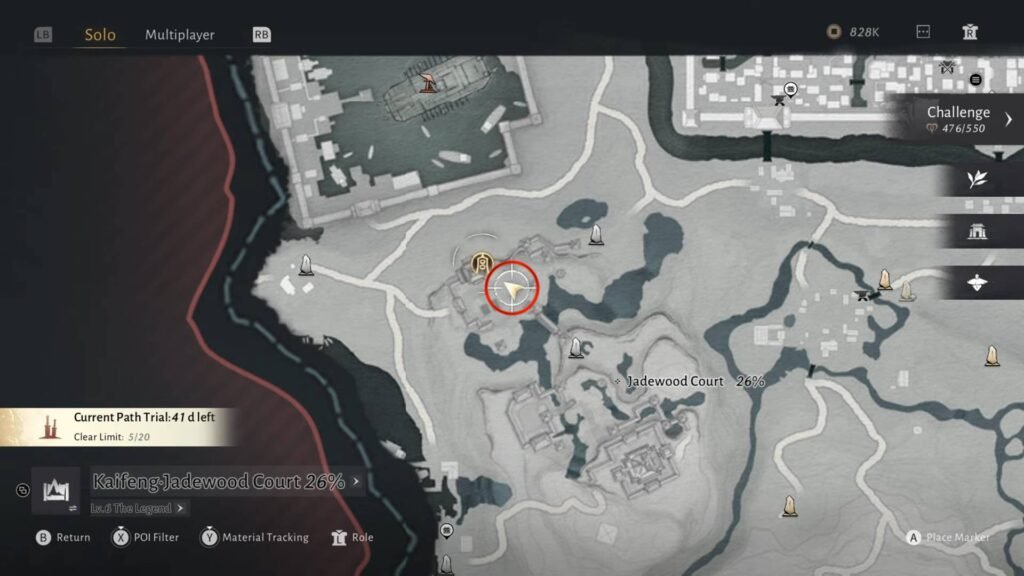Screen dimensions: 1024x576
Task: Open the winged emblem side panel
Action: point(977,283)
